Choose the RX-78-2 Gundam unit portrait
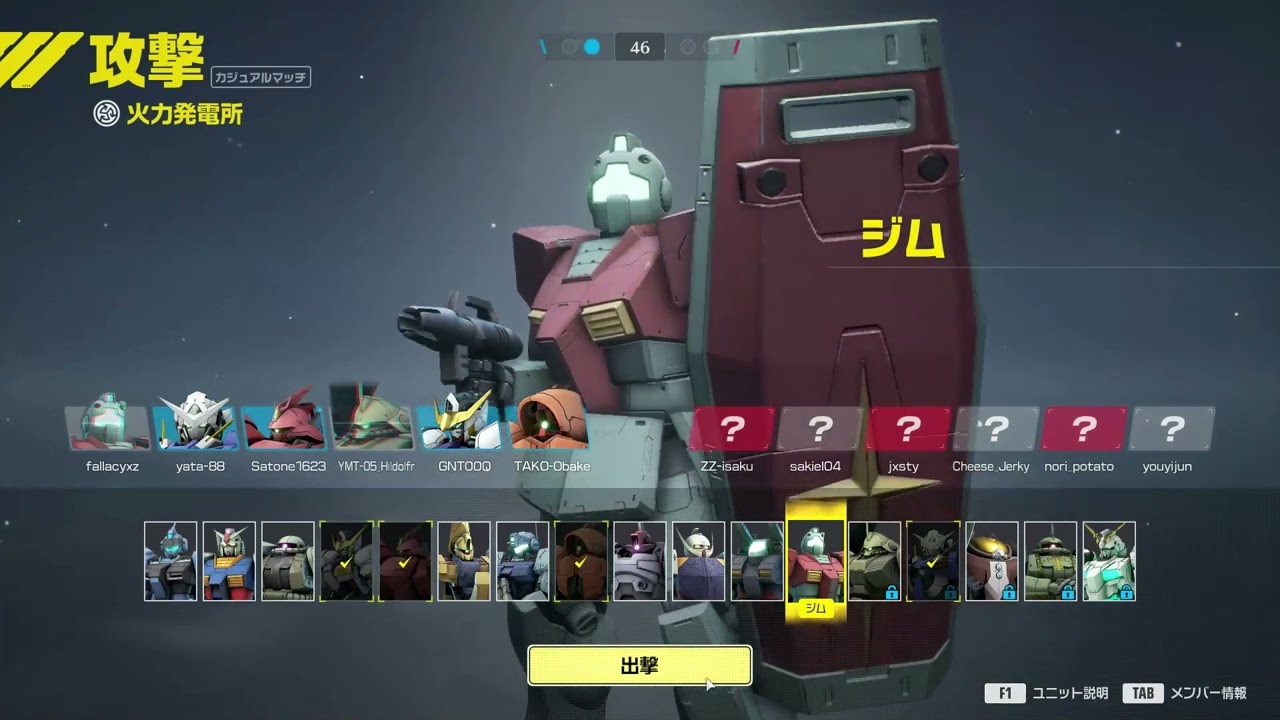This screenshot has height=720, width=1280. [x=229, y=561]
